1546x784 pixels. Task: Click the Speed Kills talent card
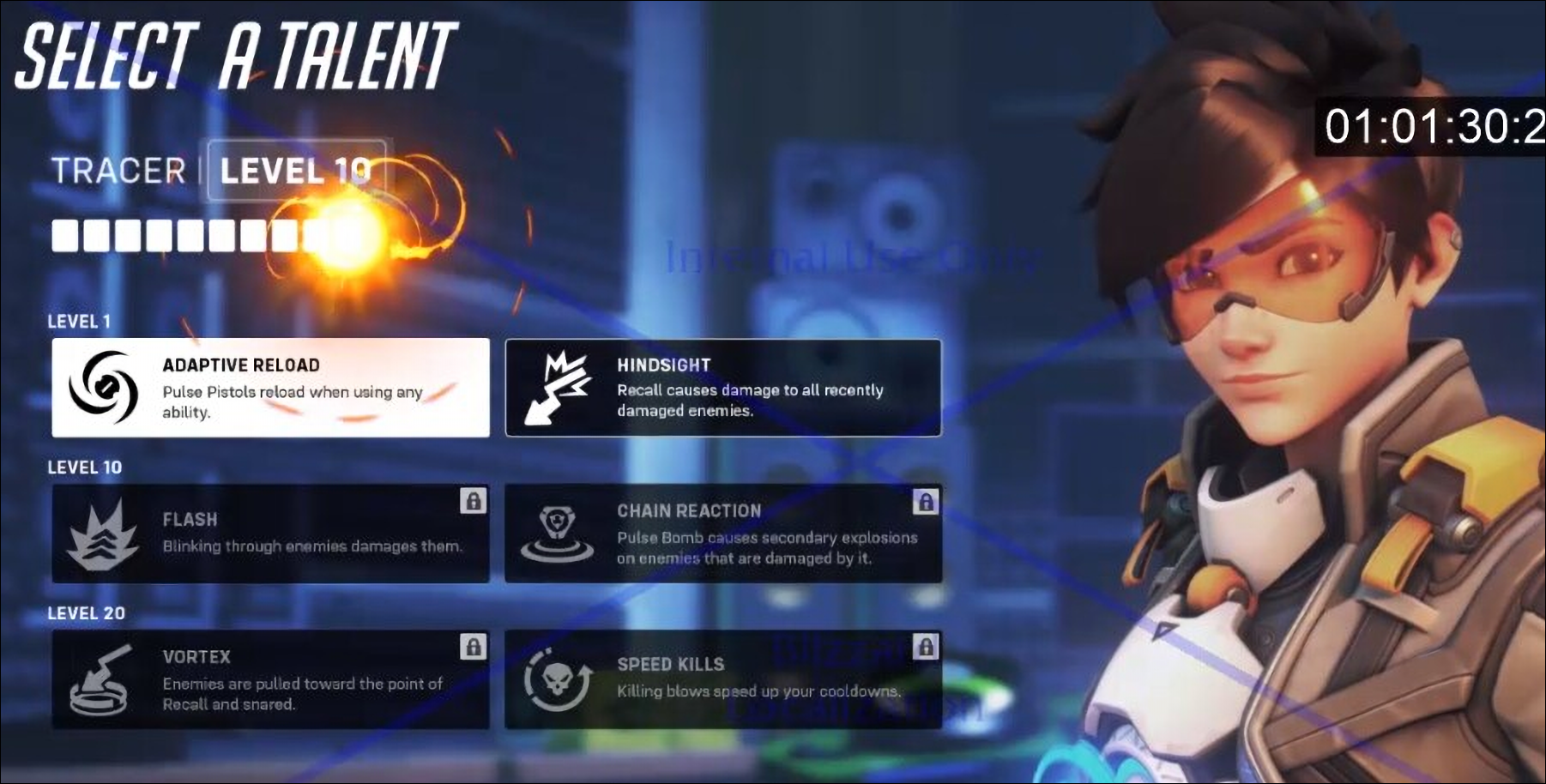[723, 680]
